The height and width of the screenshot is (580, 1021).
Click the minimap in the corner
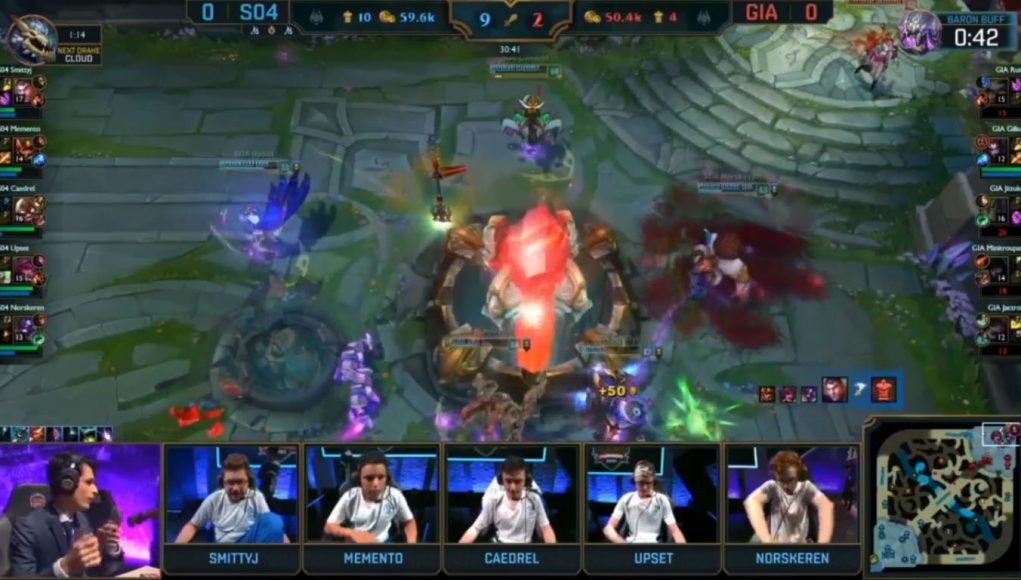[940, 497]
